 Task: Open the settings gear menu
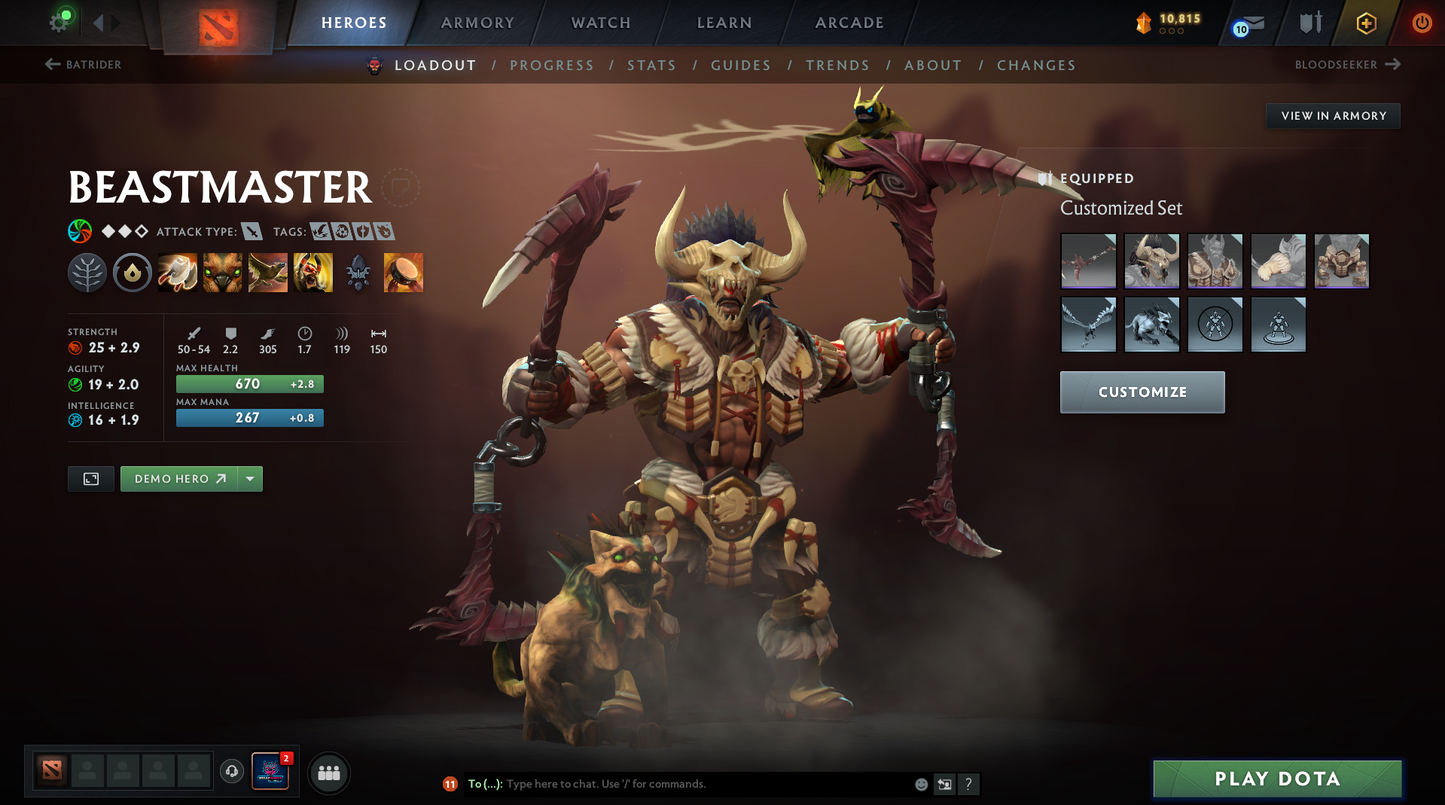coord(59,22)
